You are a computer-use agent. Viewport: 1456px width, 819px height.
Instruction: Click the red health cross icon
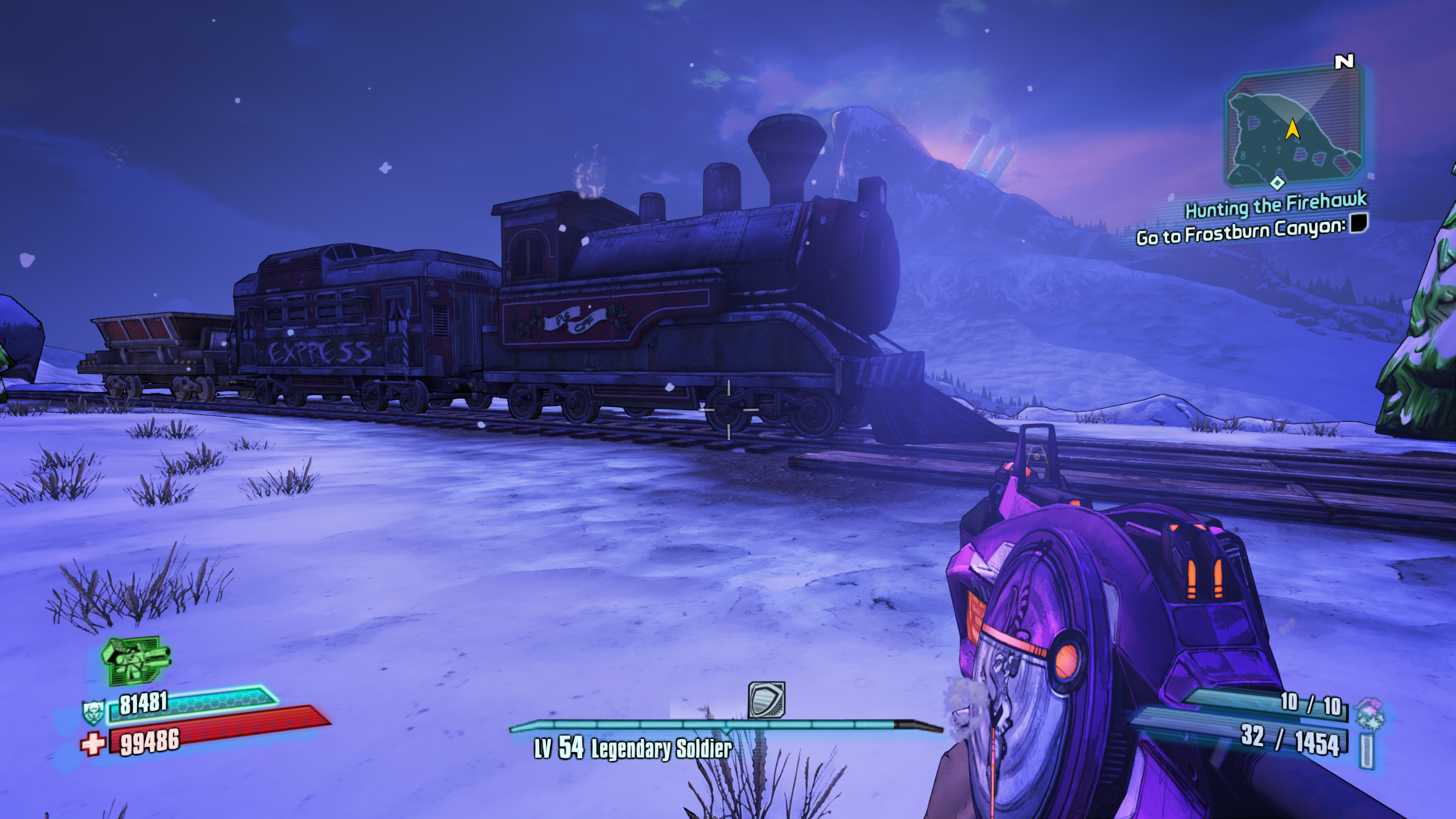click(x=93, y=743)
